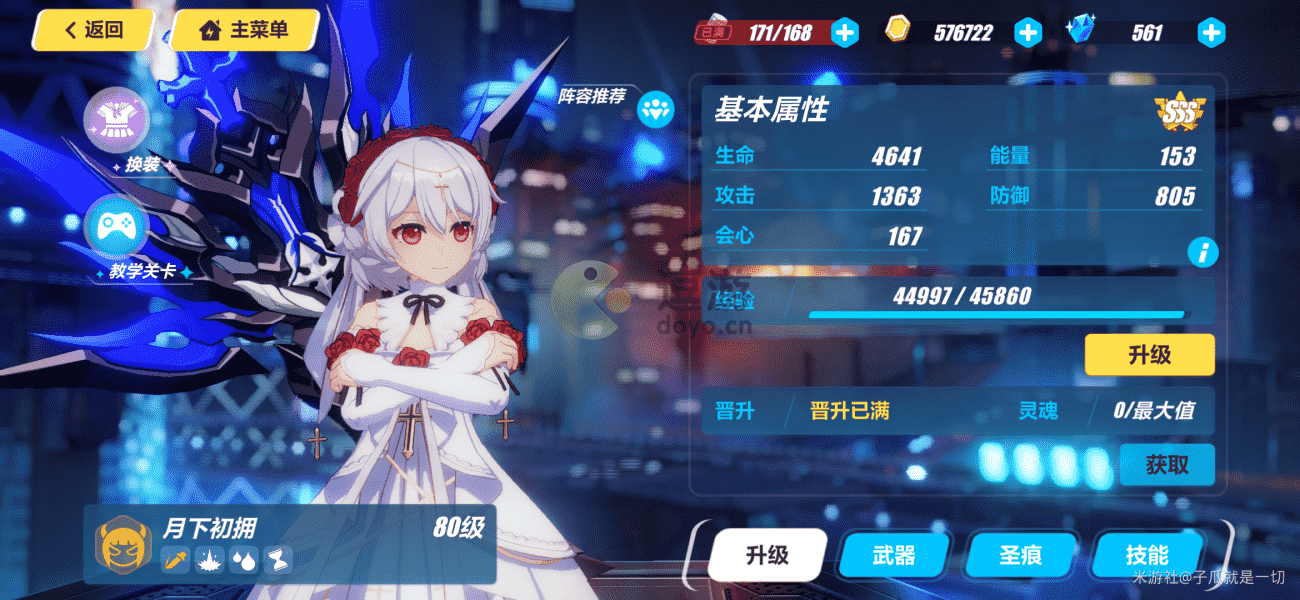Click the yellow 升级 level up button
1300x600 pixels.
point(1149,354)
